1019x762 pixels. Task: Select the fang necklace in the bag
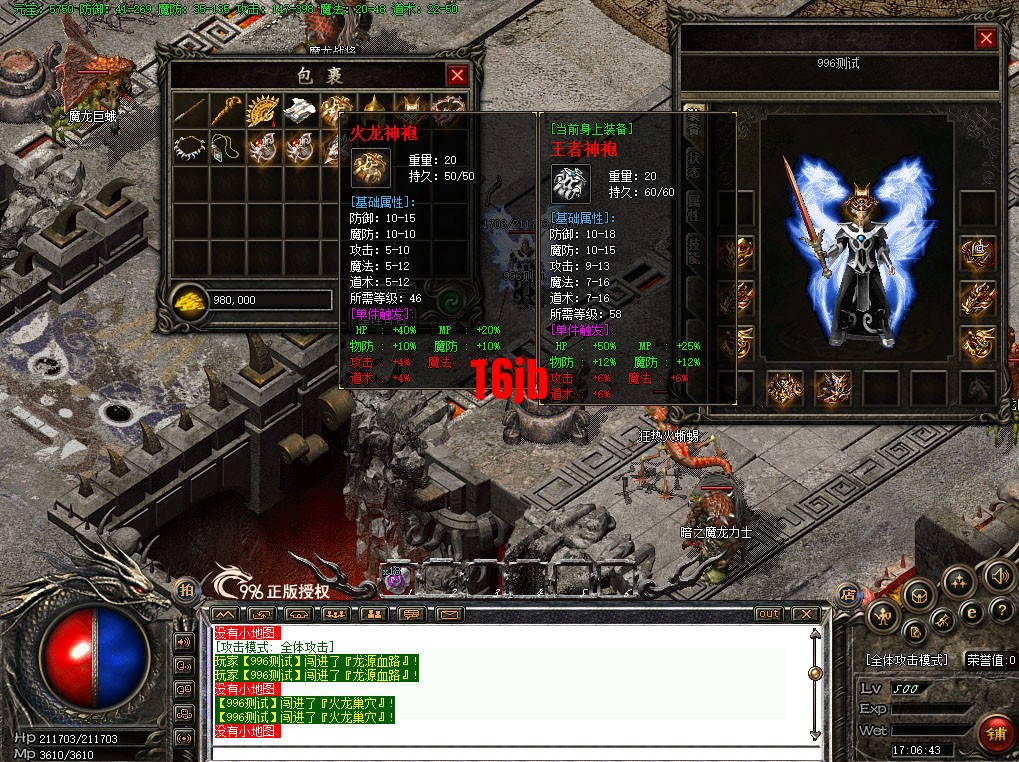187,147
